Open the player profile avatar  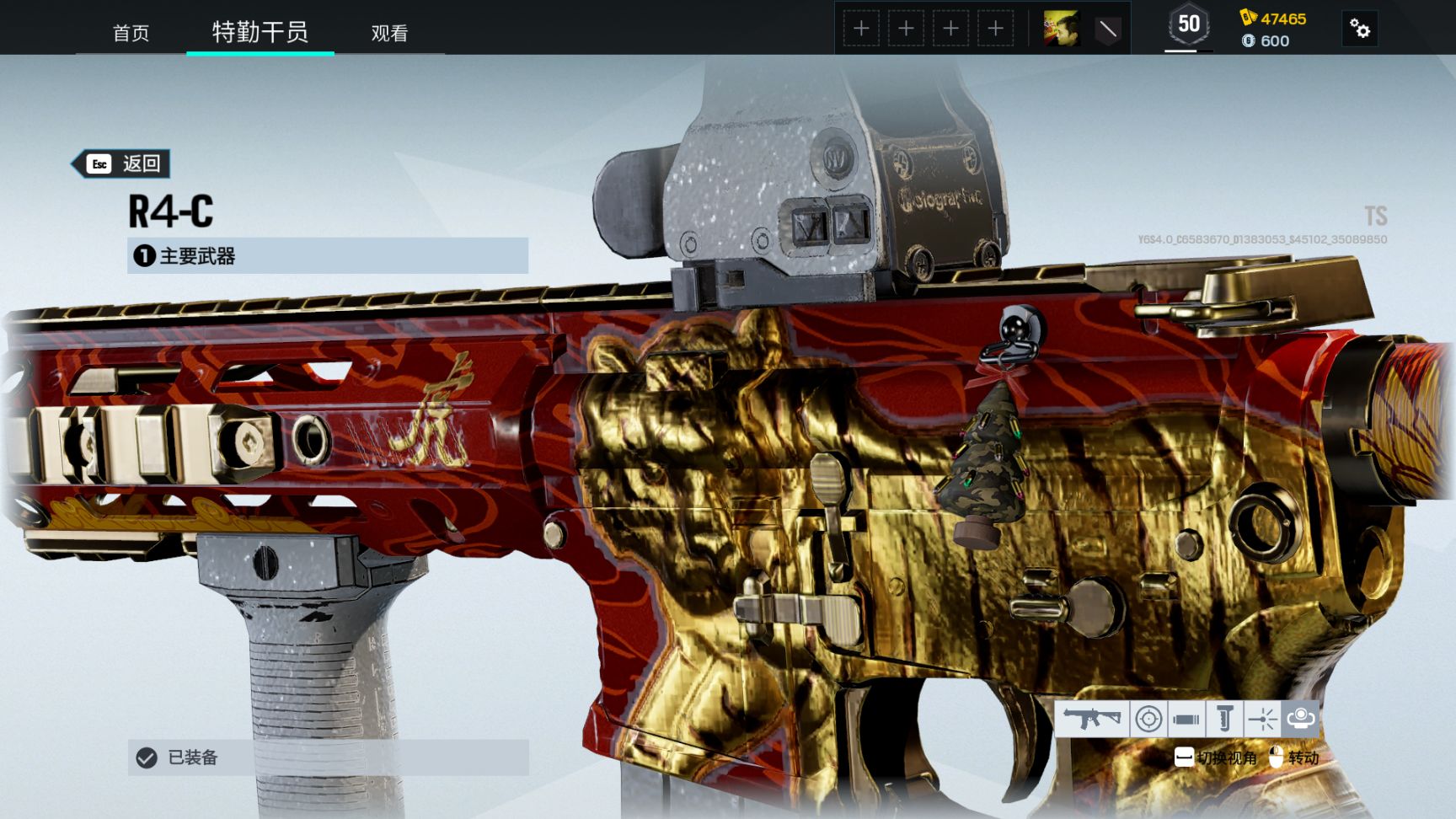[1061, 29]
